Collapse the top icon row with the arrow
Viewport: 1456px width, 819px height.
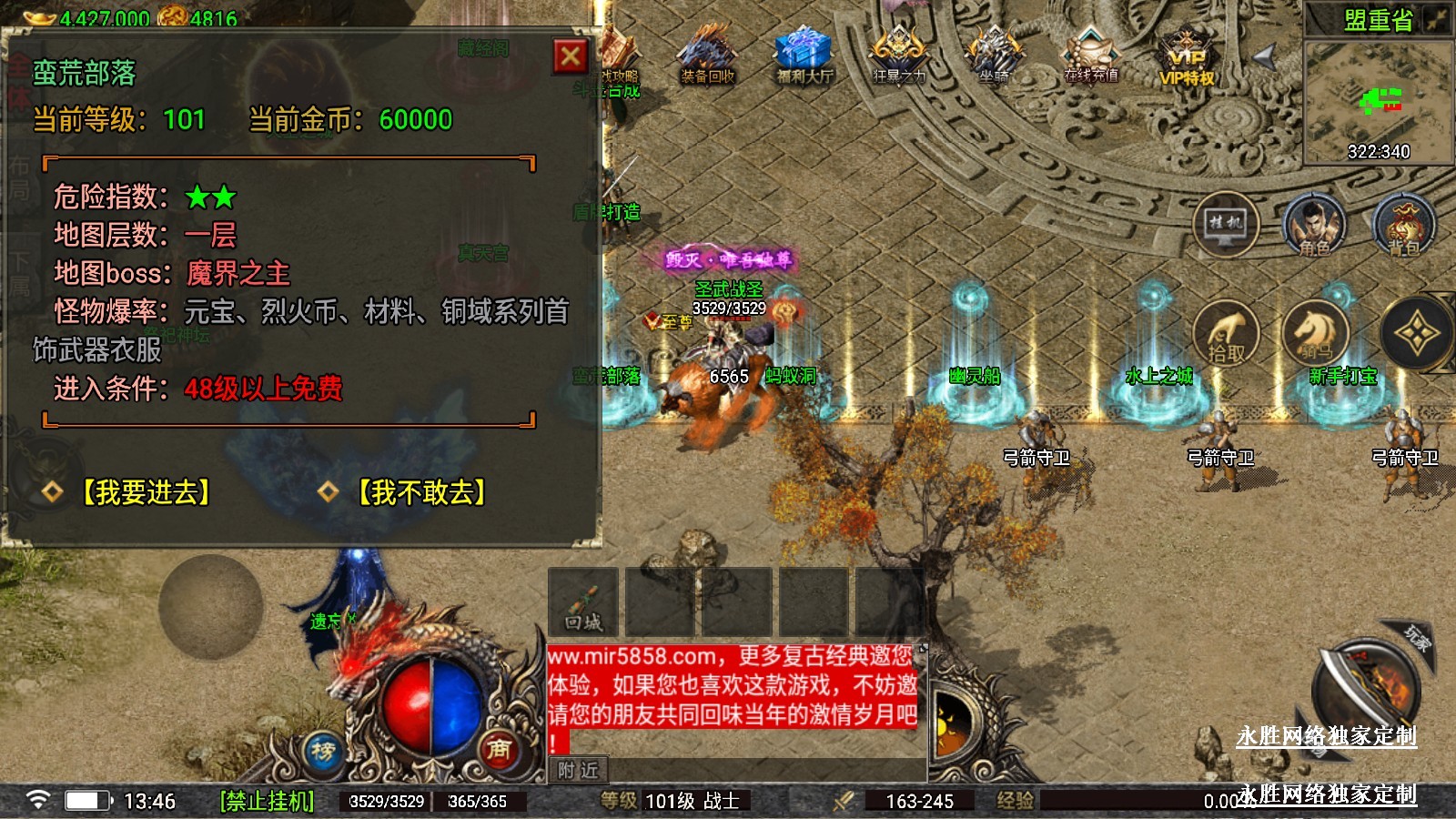1266,57
